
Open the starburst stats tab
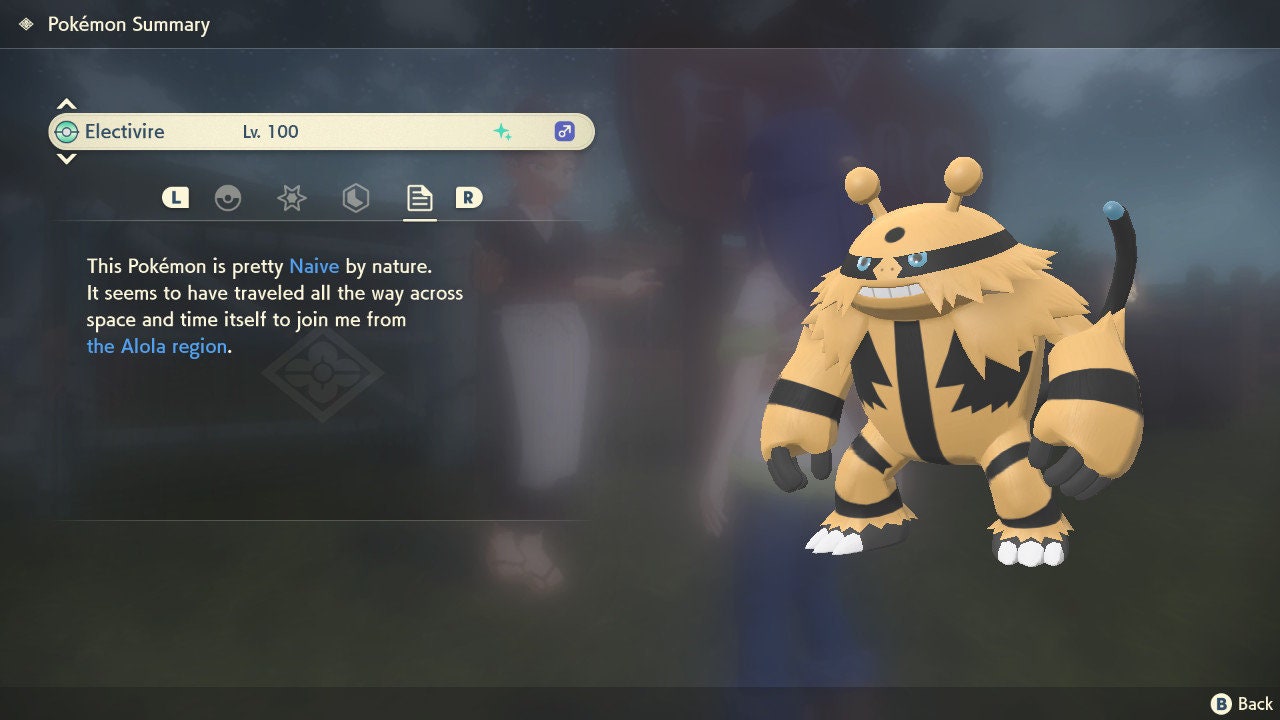click(x=291, y=198)
